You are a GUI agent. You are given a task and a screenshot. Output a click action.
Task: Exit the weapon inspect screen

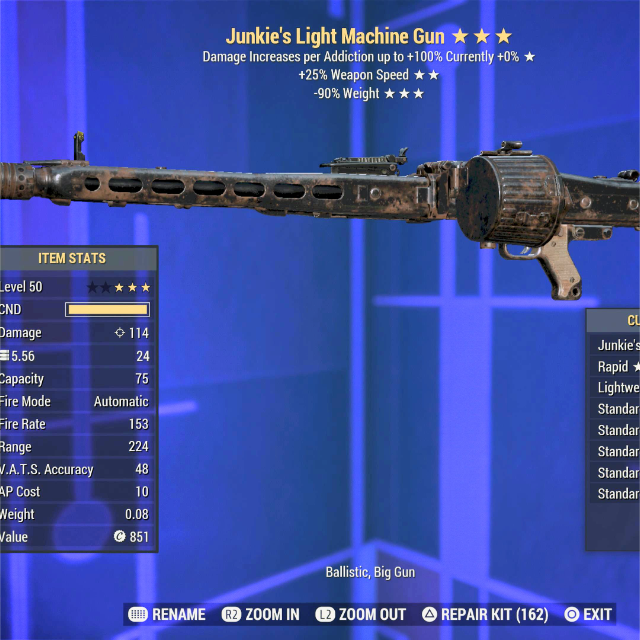(x=588, y=614)
